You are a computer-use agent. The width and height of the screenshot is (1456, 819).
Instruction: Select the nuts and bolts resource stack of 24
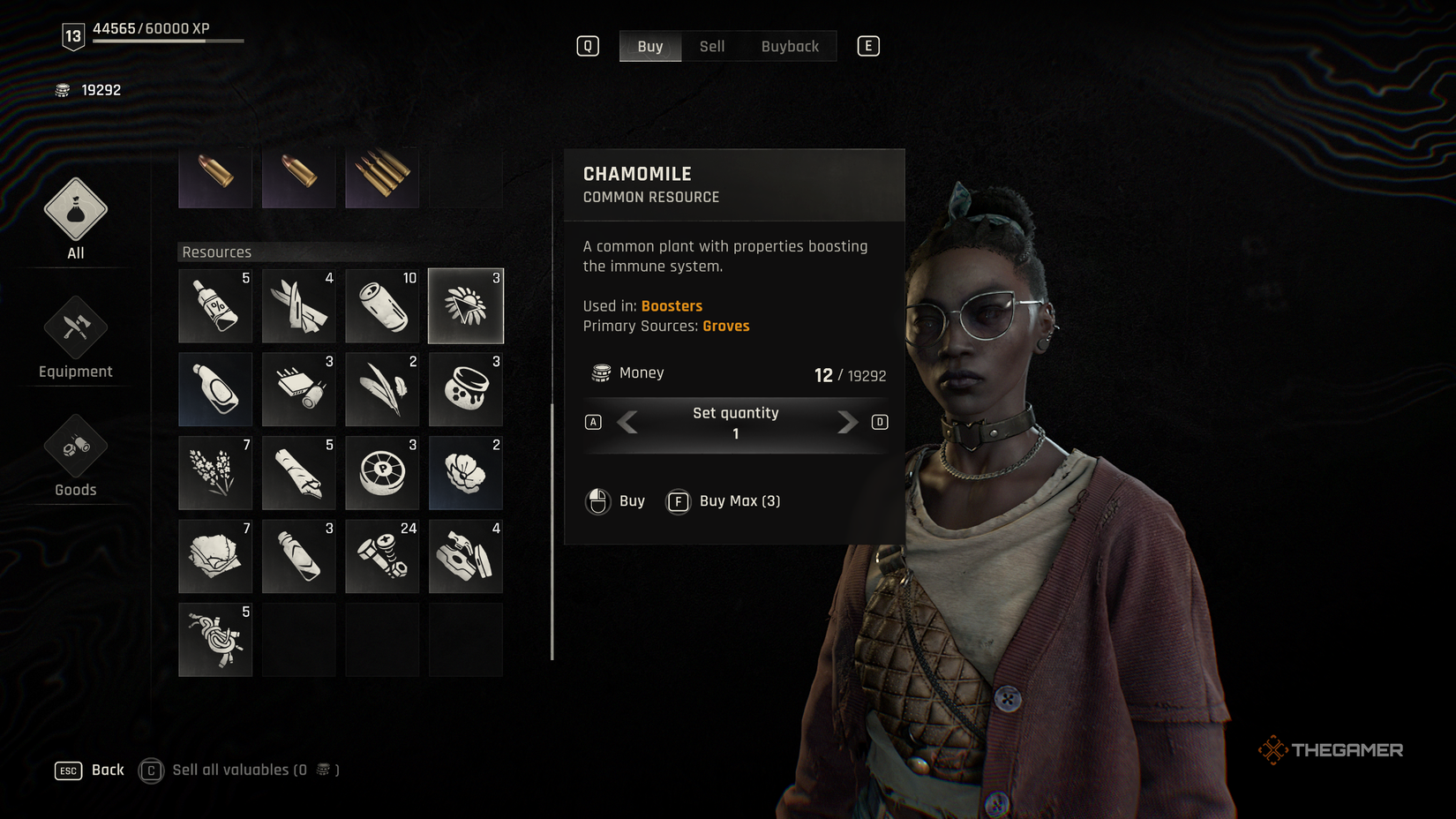(382, 556)
